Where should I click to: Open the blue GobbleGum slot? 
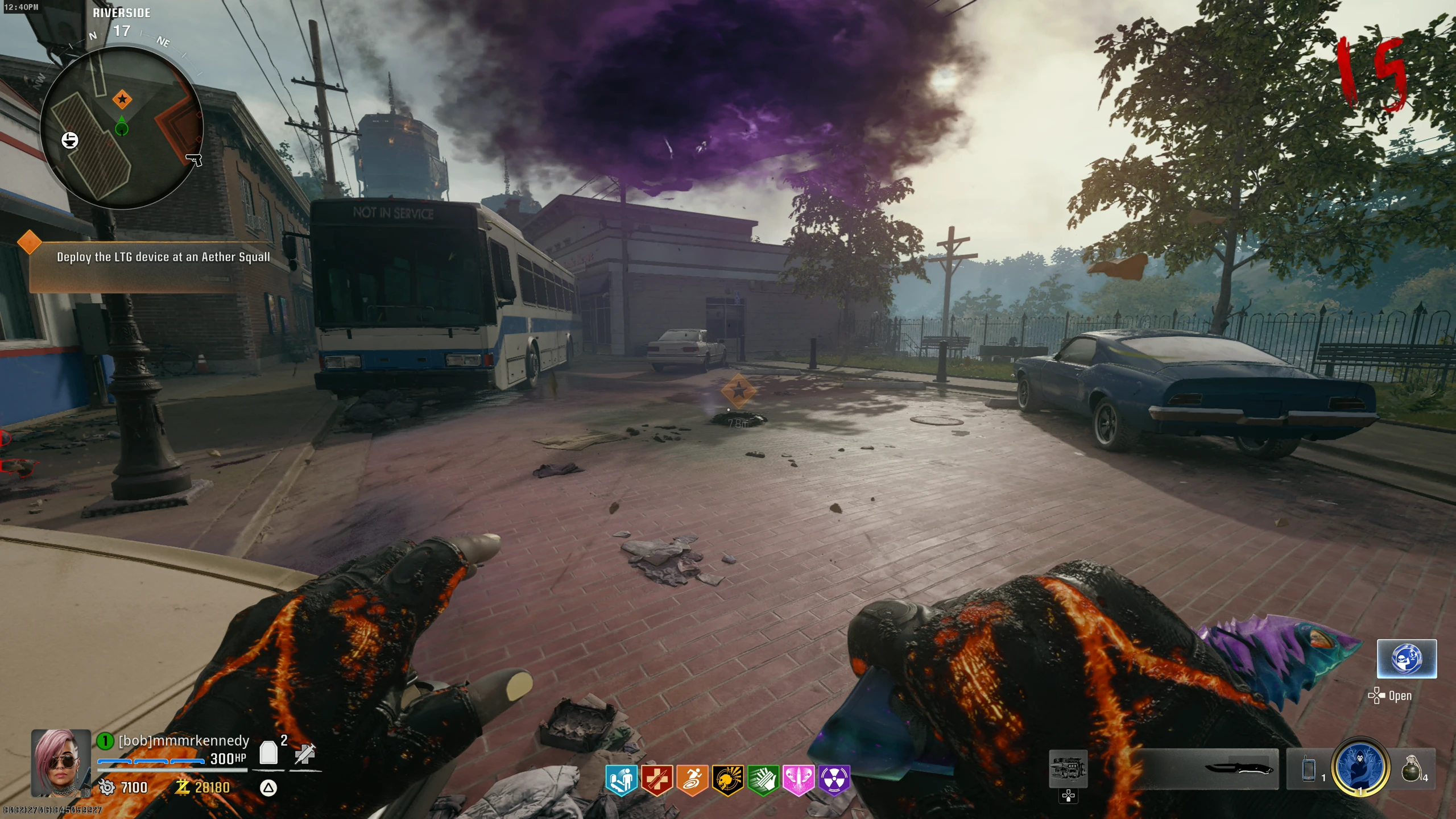pos(1407,659)
